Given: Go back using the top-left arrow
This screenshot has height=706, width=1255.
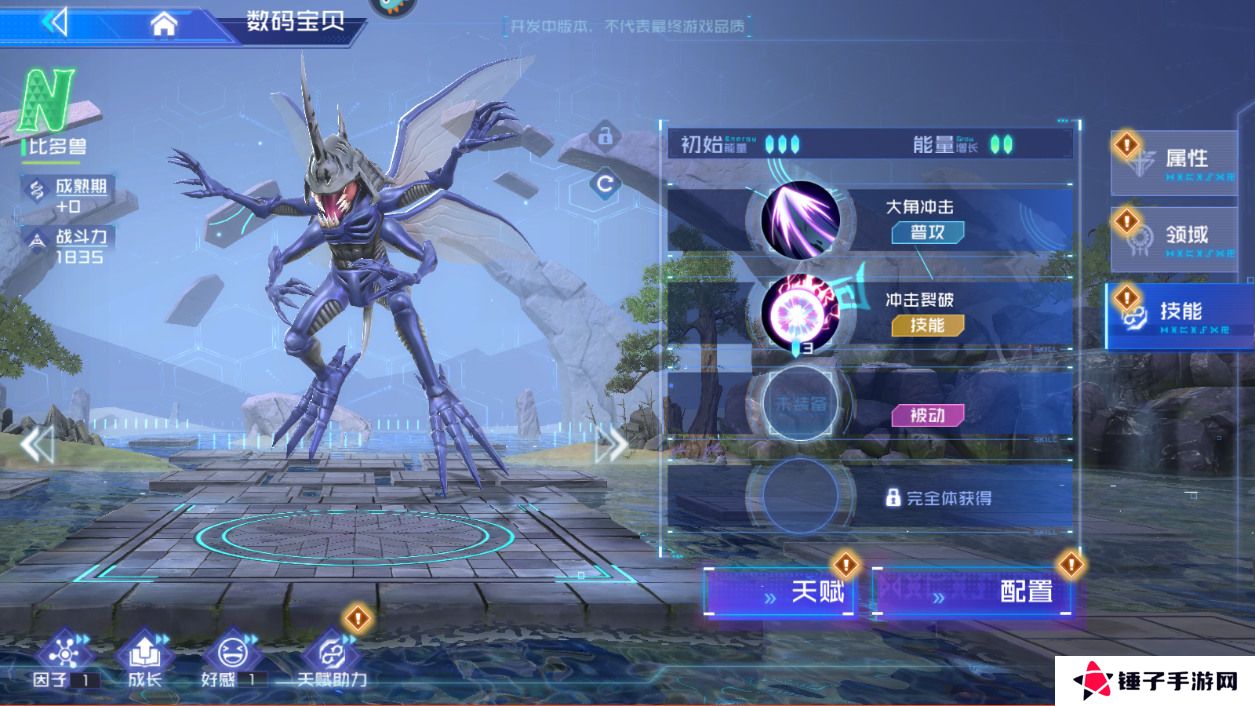Looking at the screenshot, I should click(55, 22).
